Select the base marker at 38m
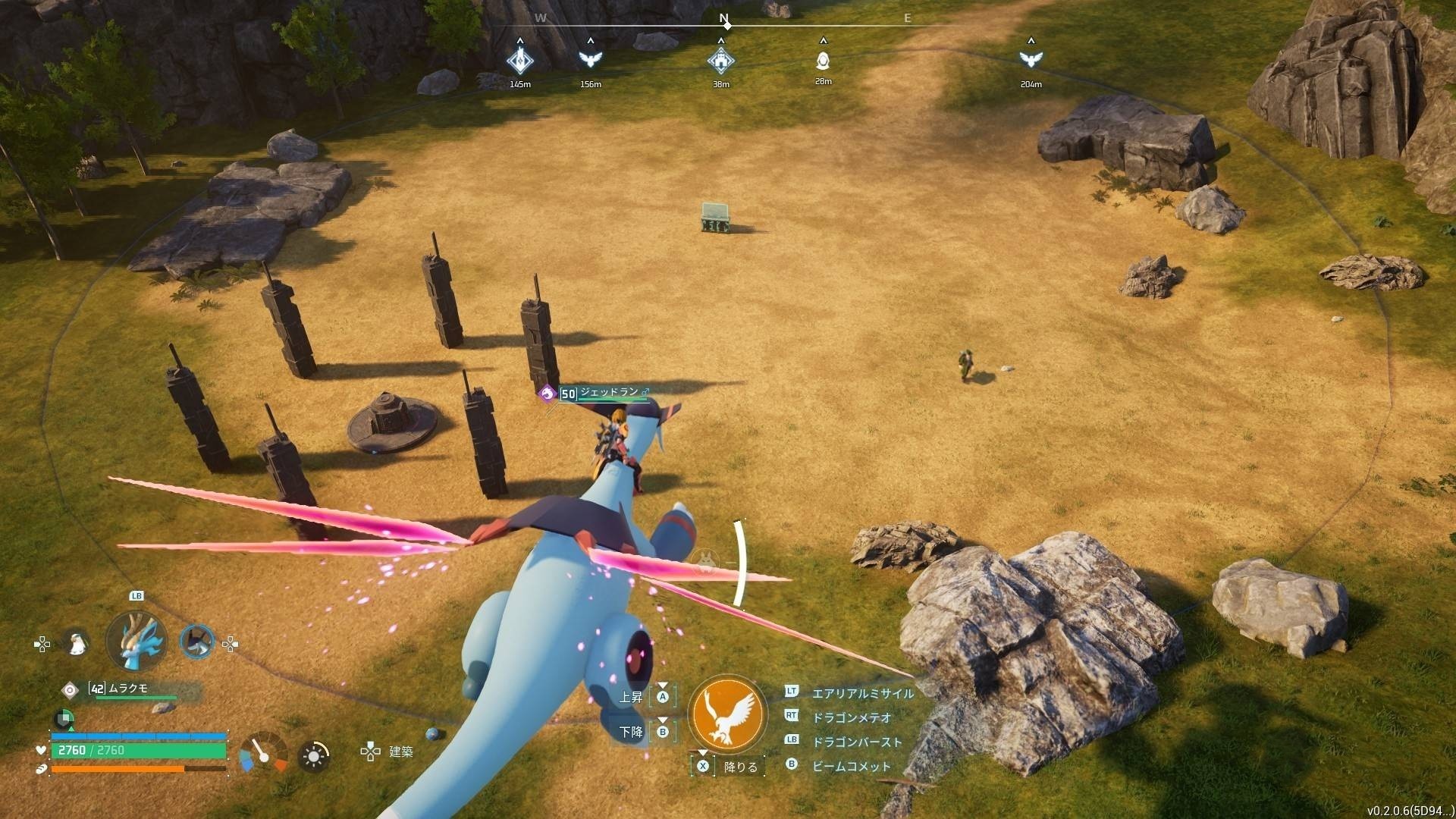This screenshot has height=819, width=1456. tap(720, 59)
